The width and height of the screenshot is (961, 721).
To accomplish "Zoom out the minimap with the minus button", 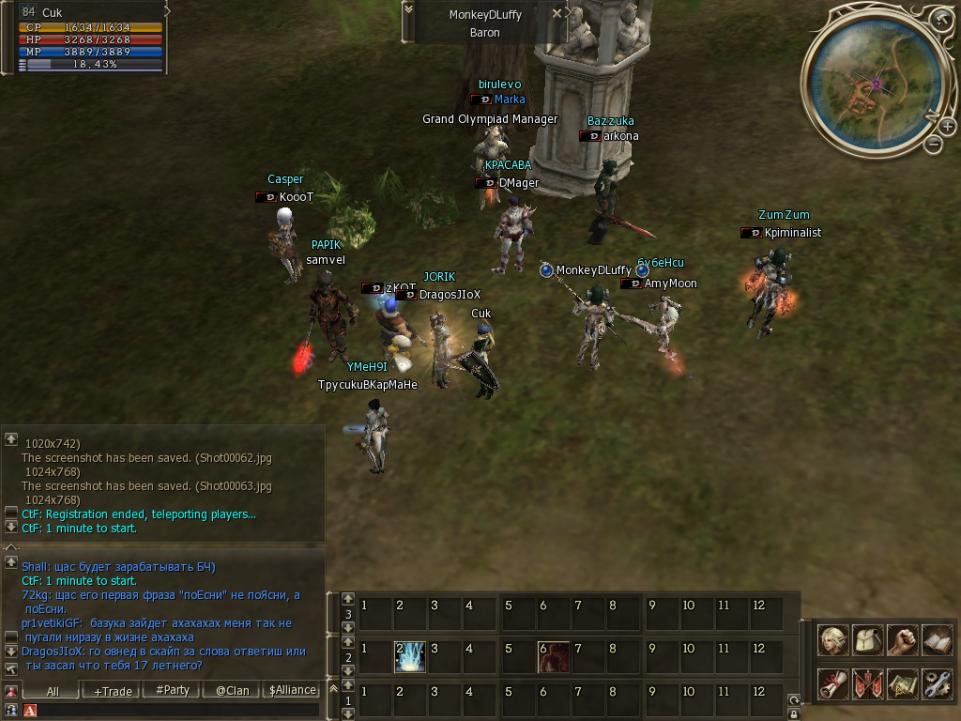I will 933,145.
